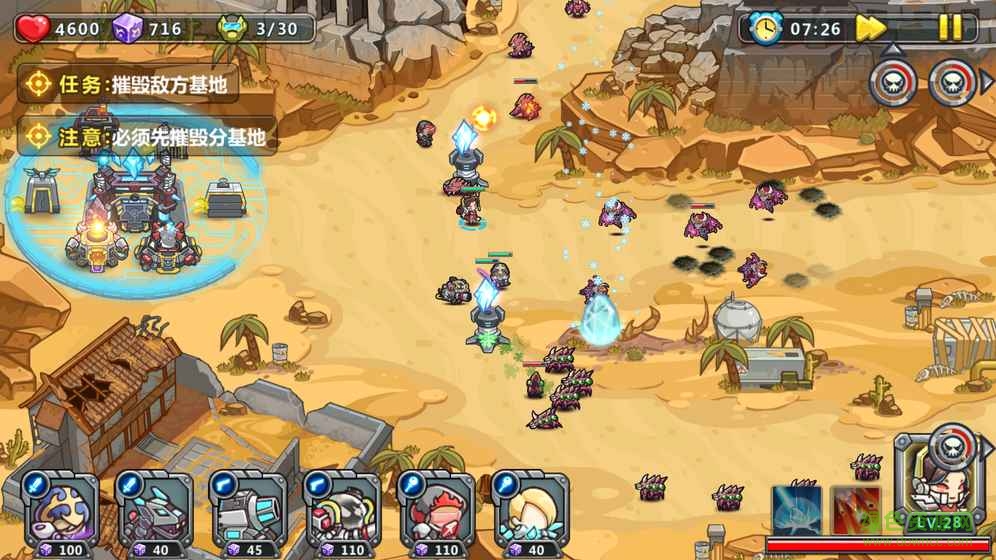Select the hero portrait marked LV.28

tap(942, 490)
